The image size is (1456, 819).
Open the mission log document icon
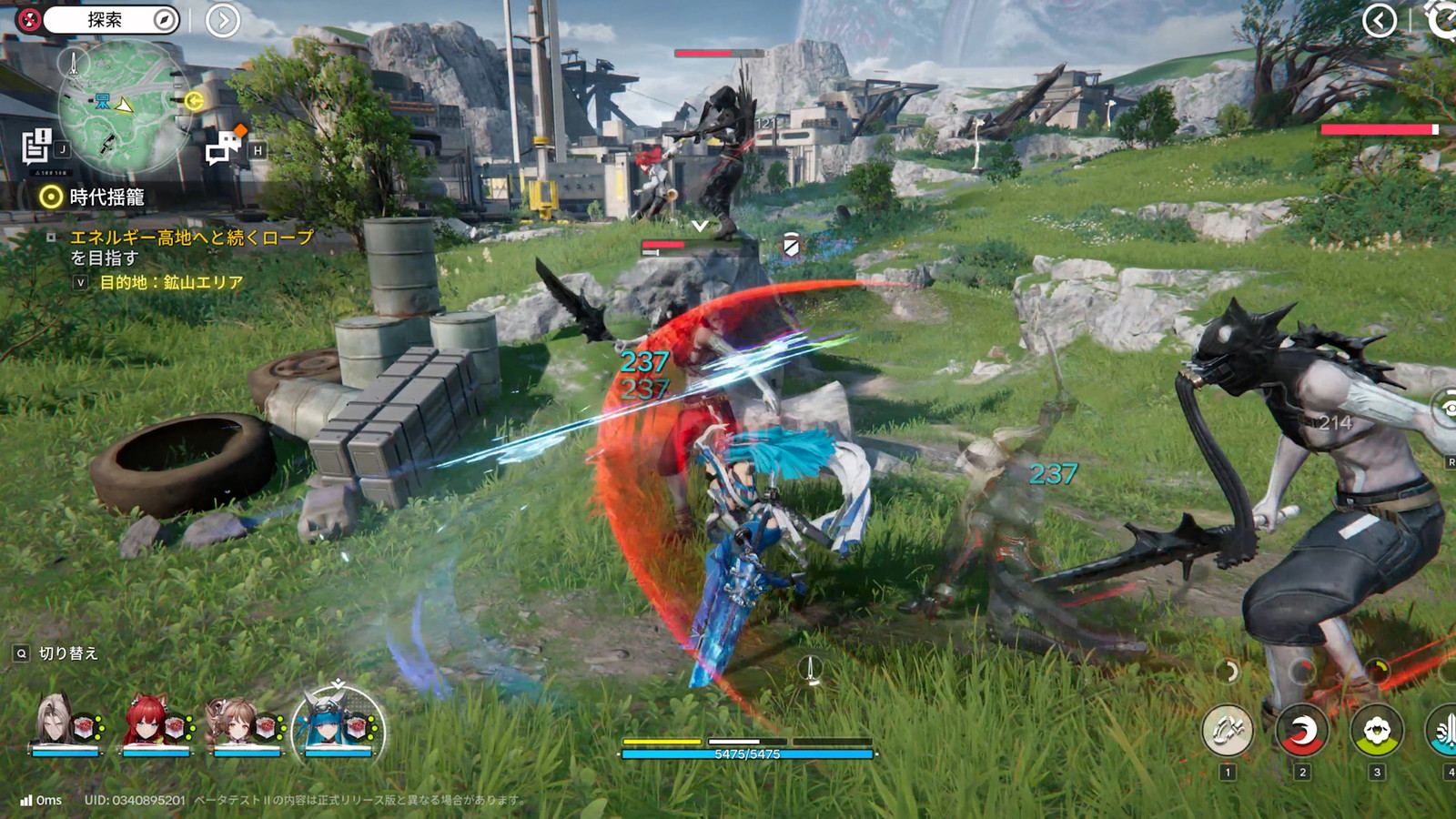[37, 146]
